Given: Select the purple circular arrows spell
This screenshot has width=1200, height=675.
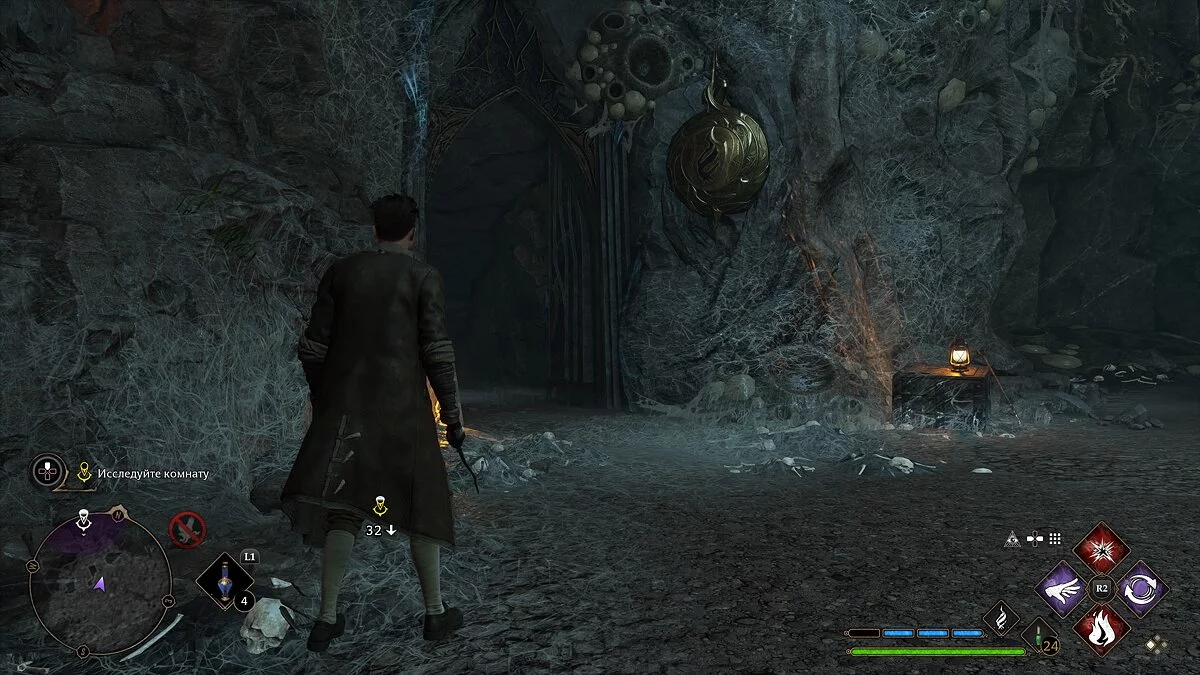Looking at the screenshot, I should (1139, 588).
